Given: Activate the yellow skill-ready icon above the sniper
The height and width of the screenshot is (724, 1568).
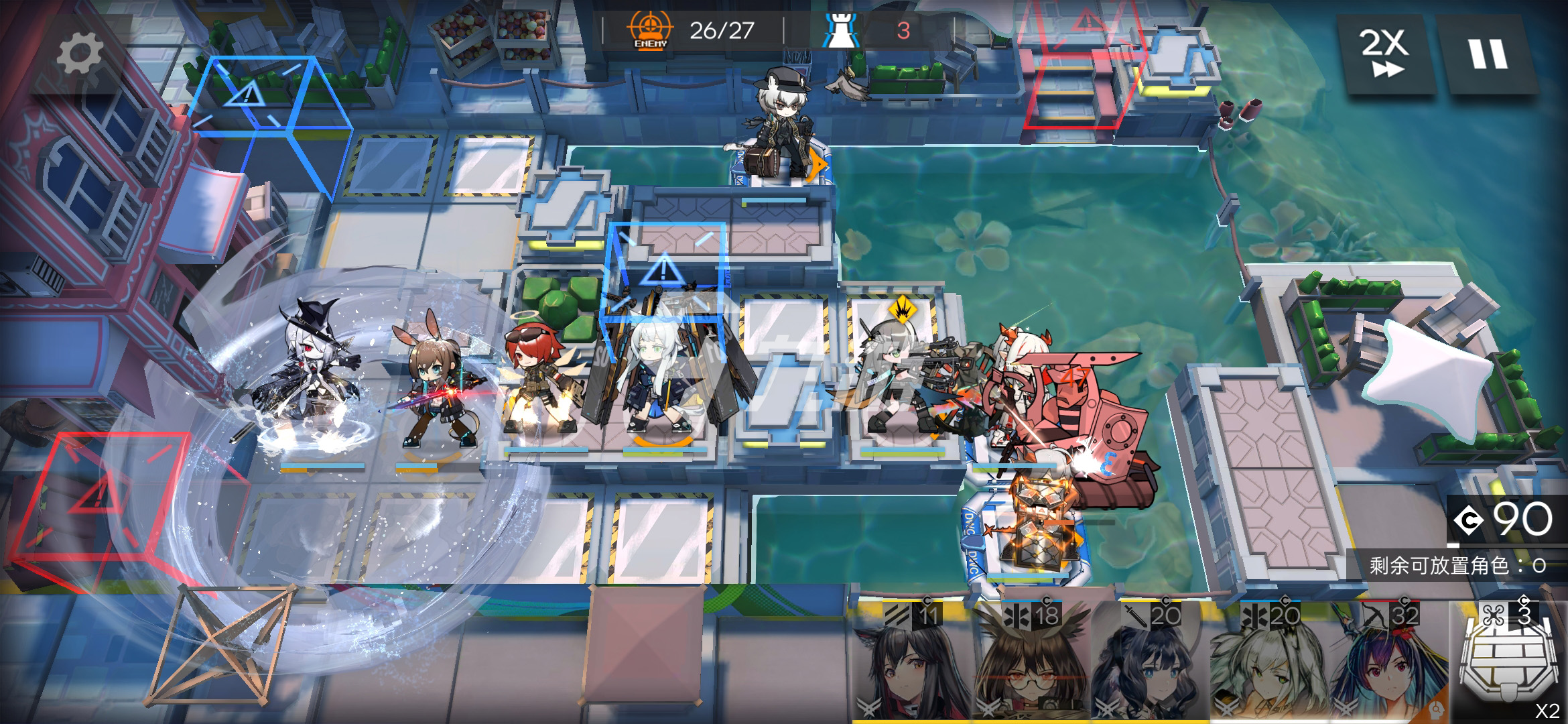Looking at the screenshot, I should [x=903, y=310].
